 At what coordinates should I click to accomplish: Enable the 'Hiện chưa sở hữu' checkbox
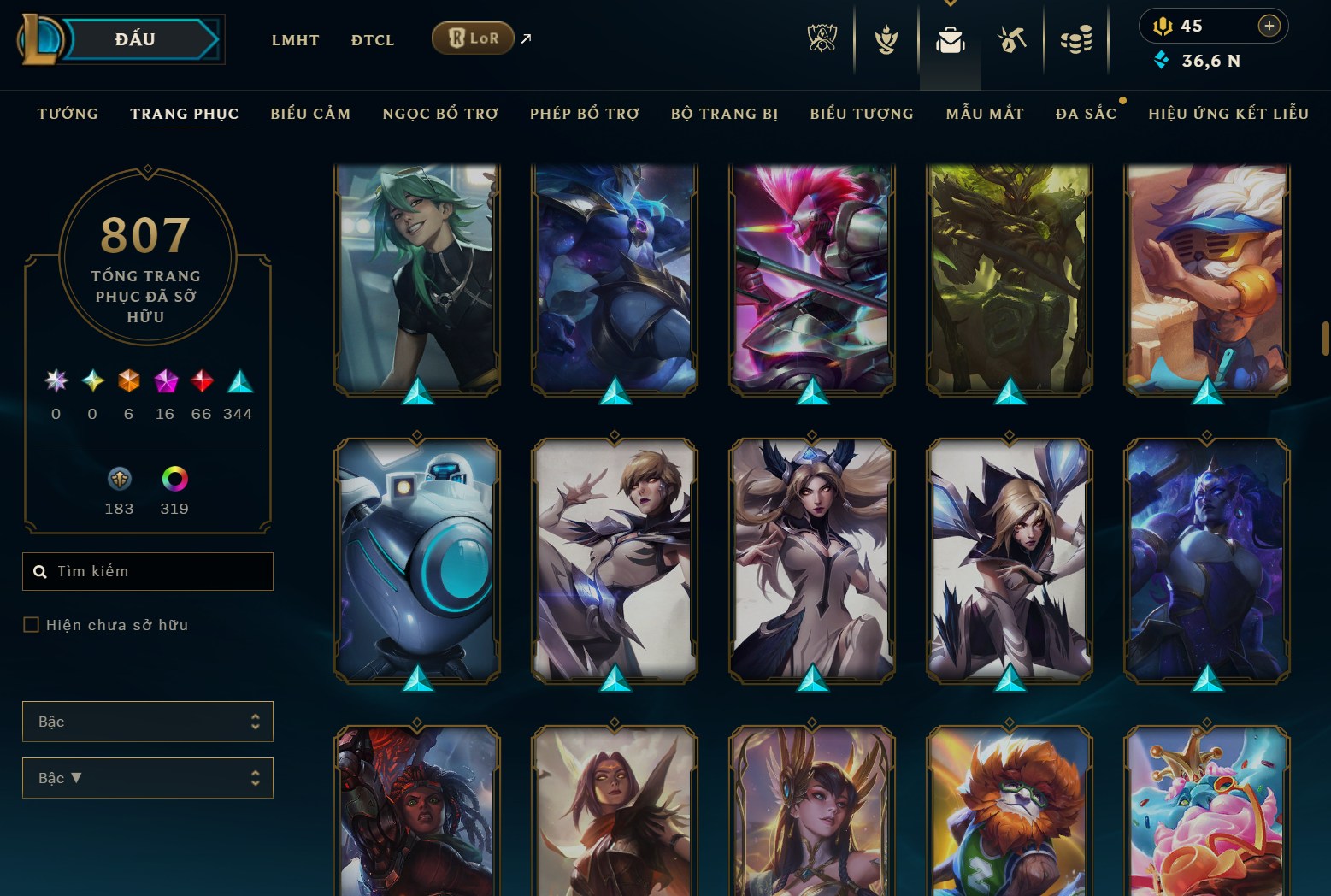[x=30, y=624]
